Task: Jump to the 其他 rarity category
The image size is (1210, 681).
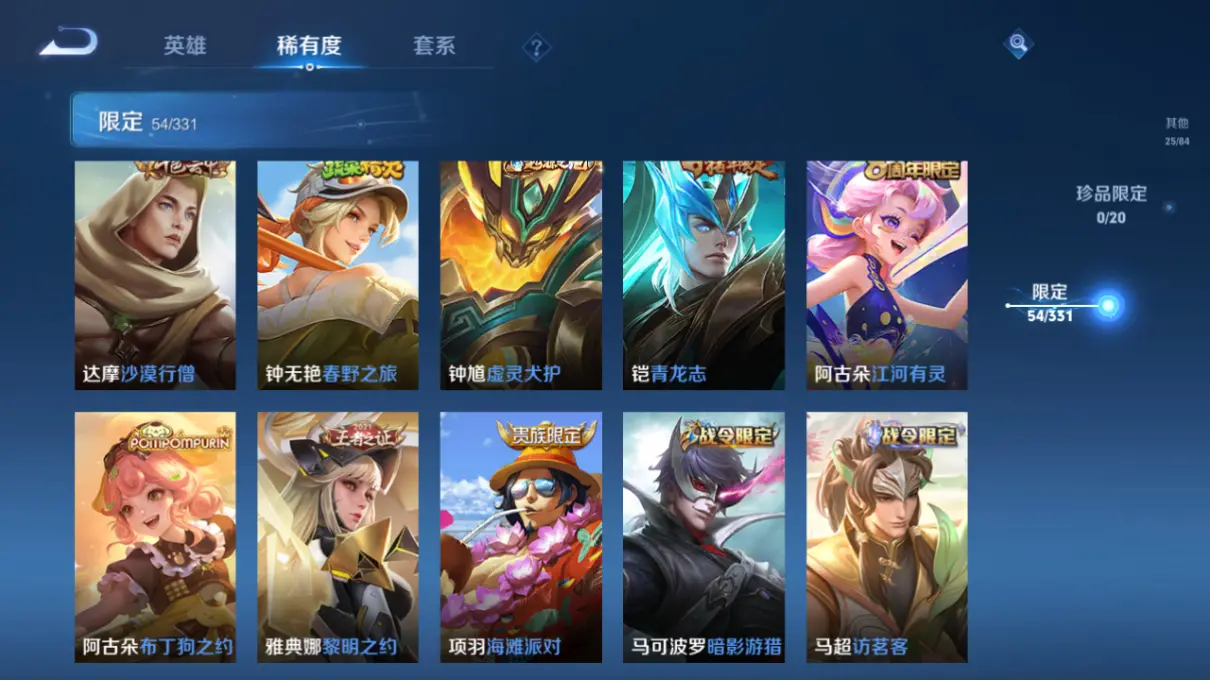Action: pos(1176,131)
